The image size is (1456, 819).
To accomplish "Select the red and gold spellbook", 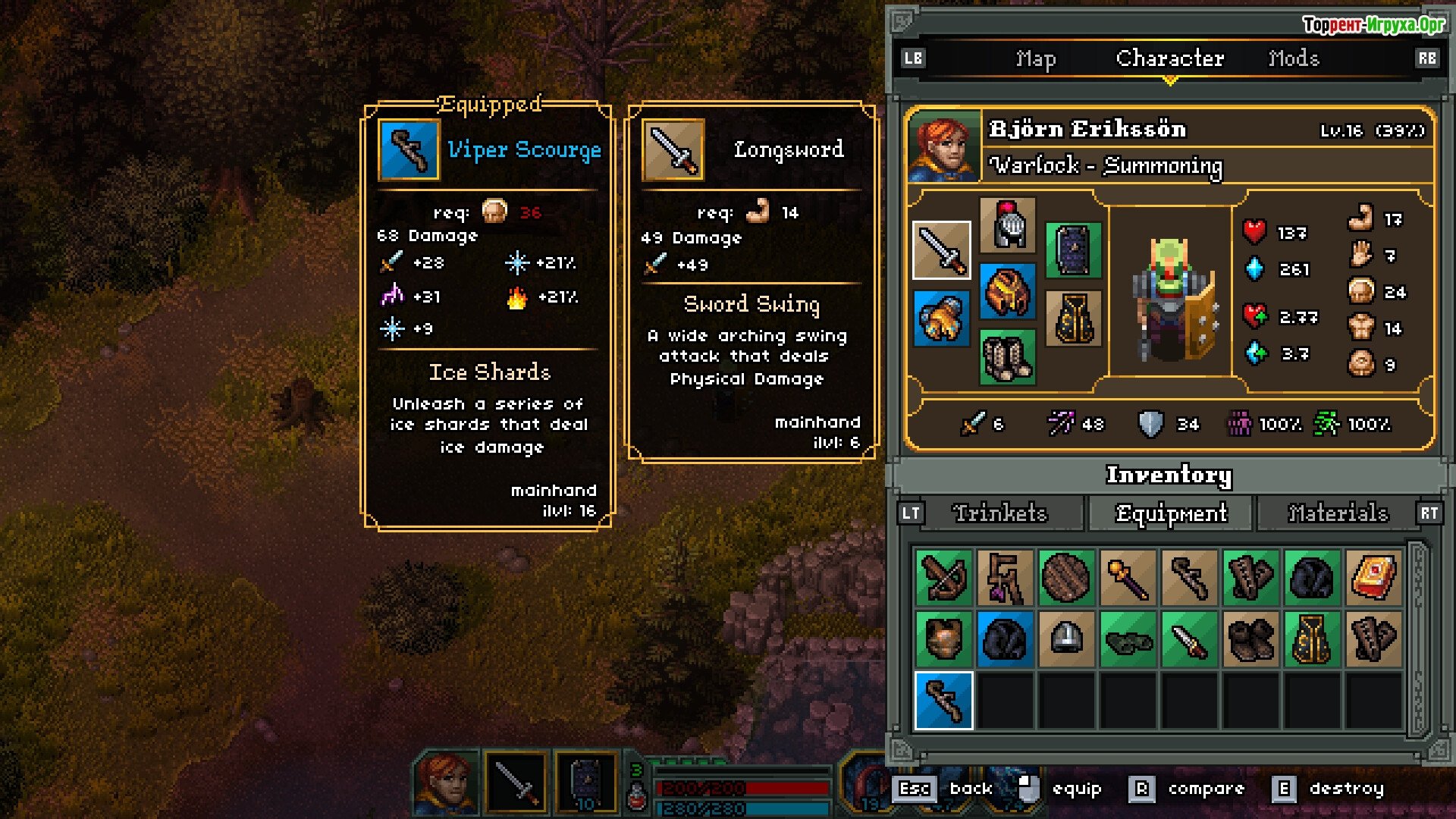I will tap(1373, 578).
